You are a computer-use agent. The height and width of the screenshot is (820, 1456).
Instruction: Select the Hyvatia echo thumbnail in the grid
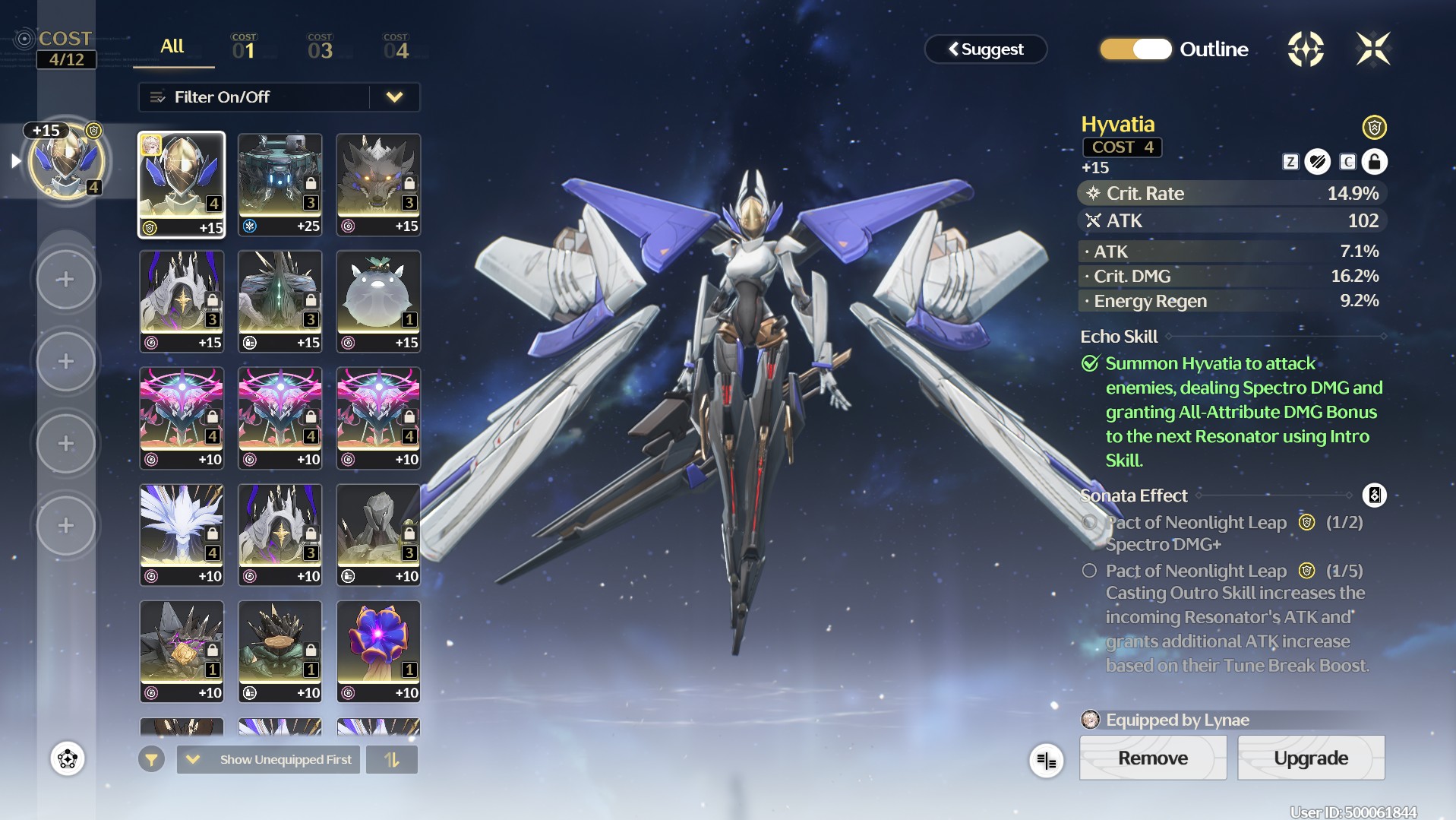point(182,185)
